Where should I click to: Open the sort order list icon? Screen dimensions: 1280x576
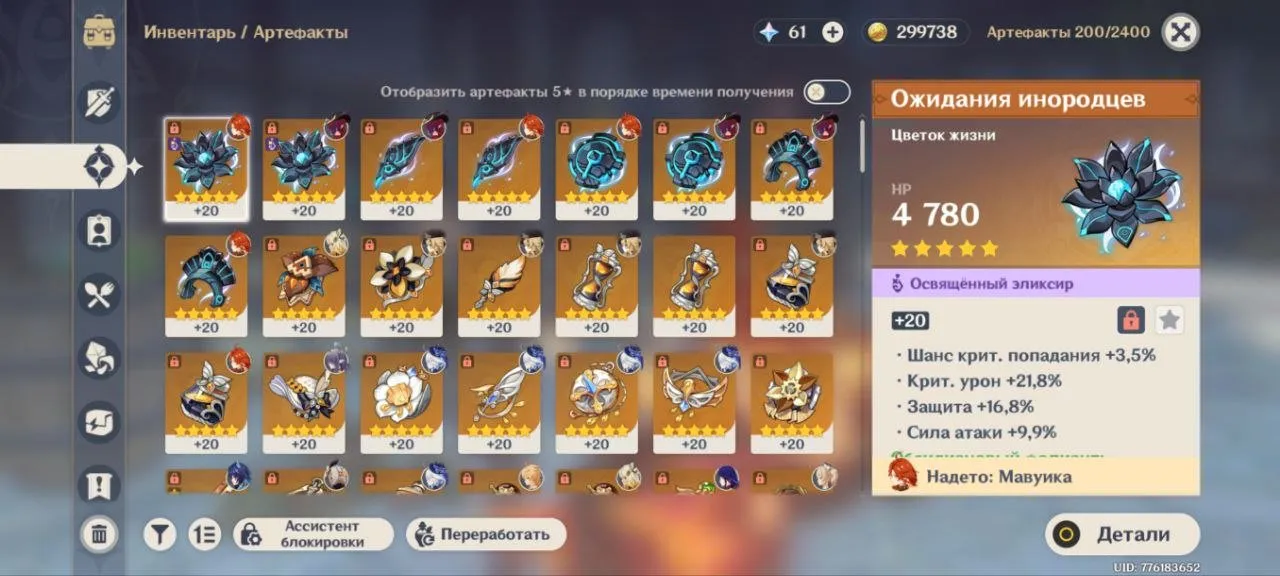[204, 534]
